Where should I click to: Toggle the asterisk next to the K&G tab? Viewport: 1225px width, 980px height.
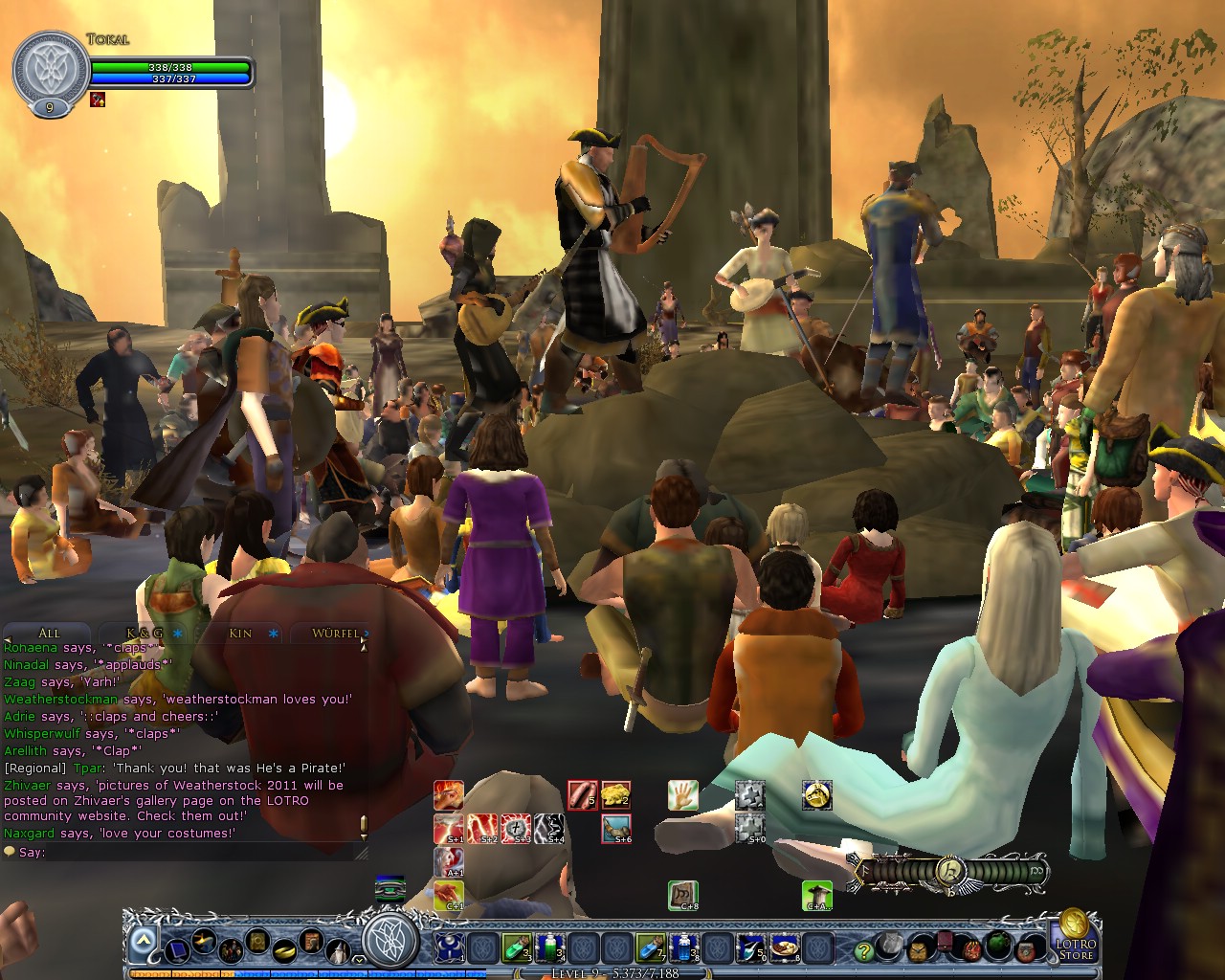(174, 633)
